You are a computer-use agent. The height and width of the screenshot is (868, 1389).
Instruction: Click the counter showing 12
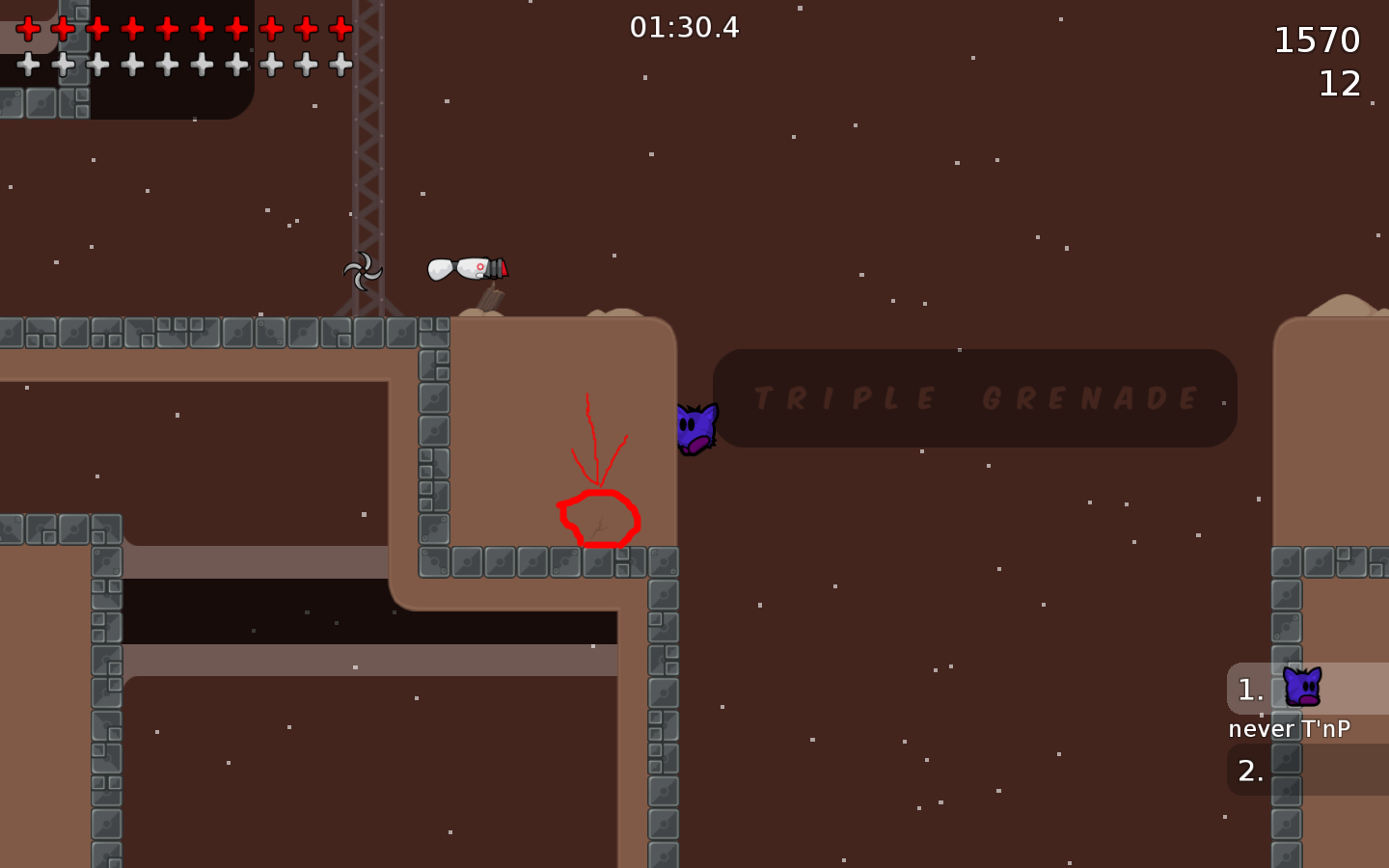coord(1341,83)
